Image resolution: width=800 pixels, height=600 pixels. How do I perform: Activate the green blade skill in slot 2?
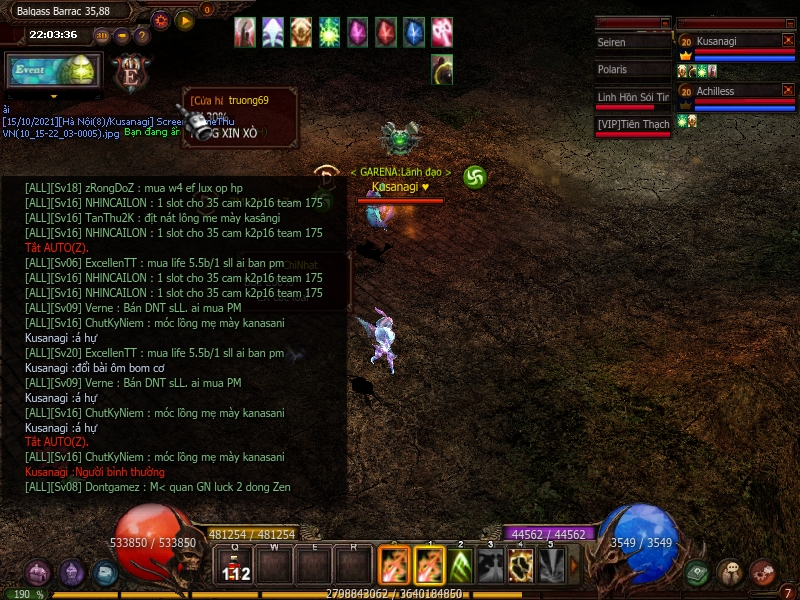point(460,566)
